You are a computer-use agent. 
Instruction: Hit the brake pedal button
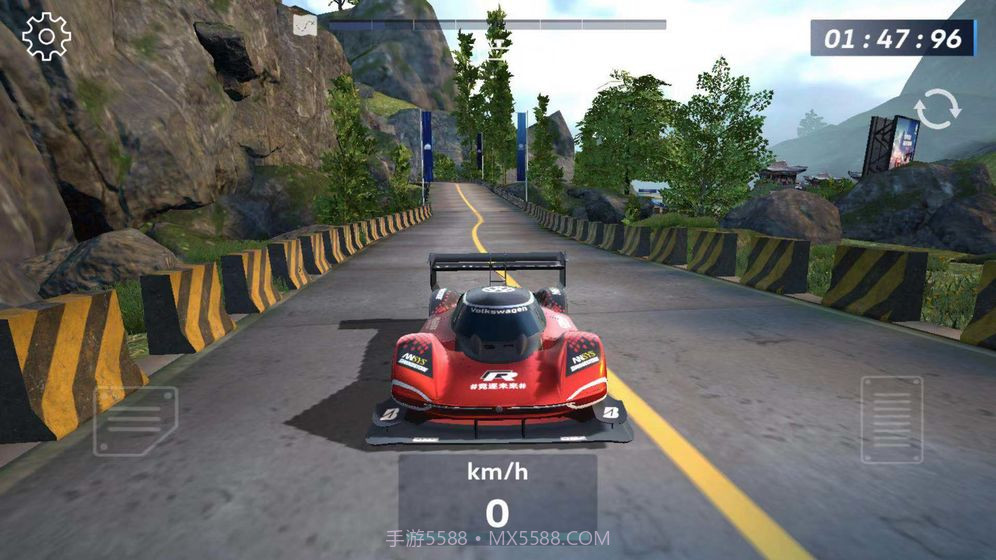[135, 421]
